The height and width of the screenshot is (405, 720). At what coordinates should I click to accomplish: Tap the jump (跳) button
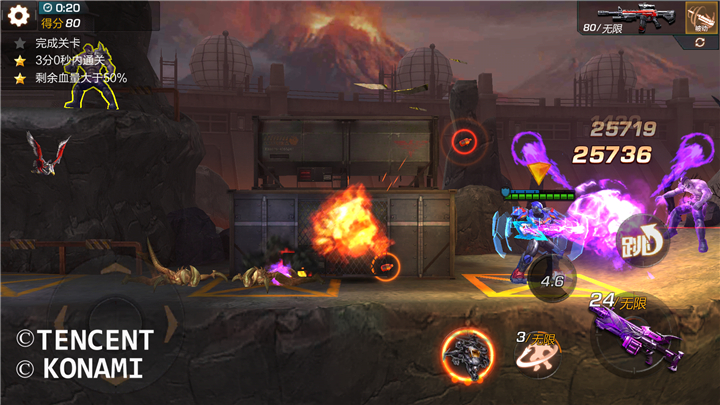point(640,240)
